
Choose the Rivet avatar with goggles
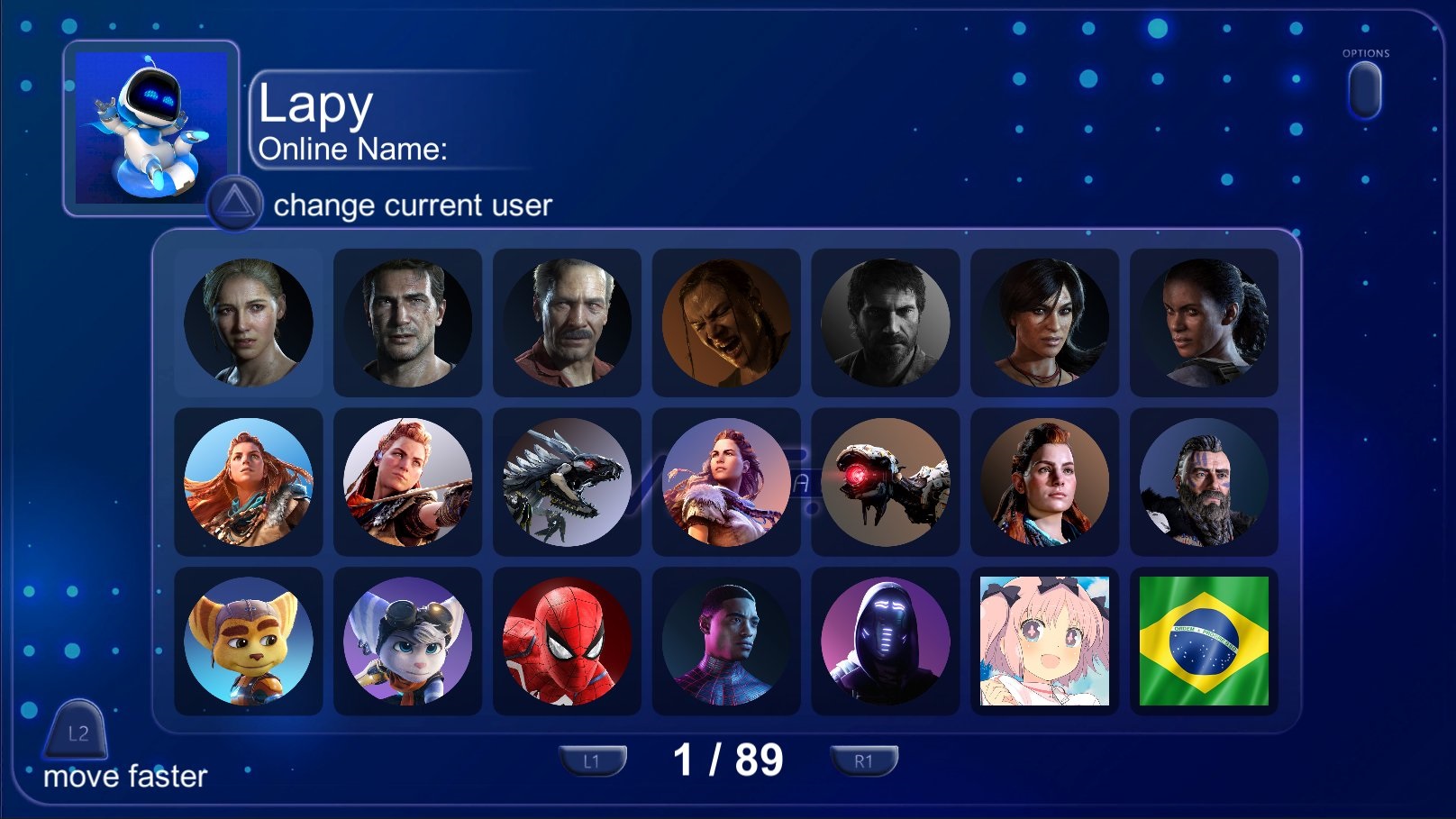(407, 642)
